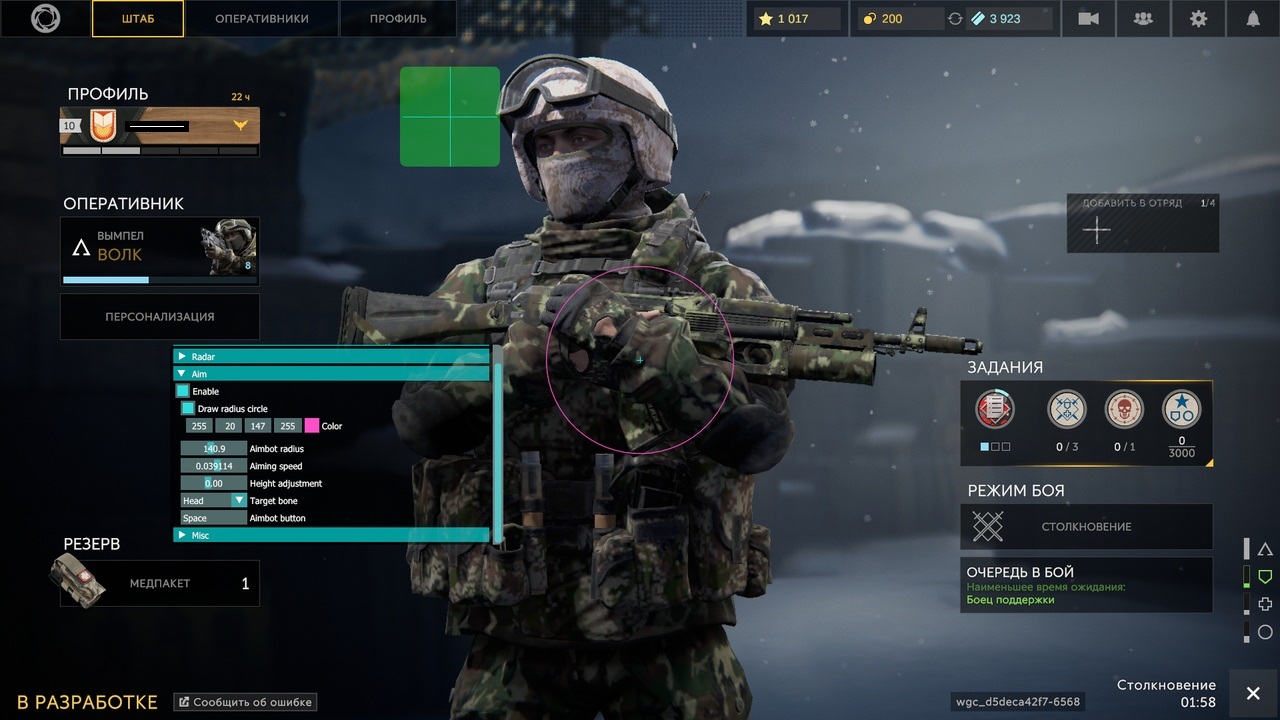Click the pink Color swatch
This screenshot has height=720, width=1280.
click(x=312, y=426)
